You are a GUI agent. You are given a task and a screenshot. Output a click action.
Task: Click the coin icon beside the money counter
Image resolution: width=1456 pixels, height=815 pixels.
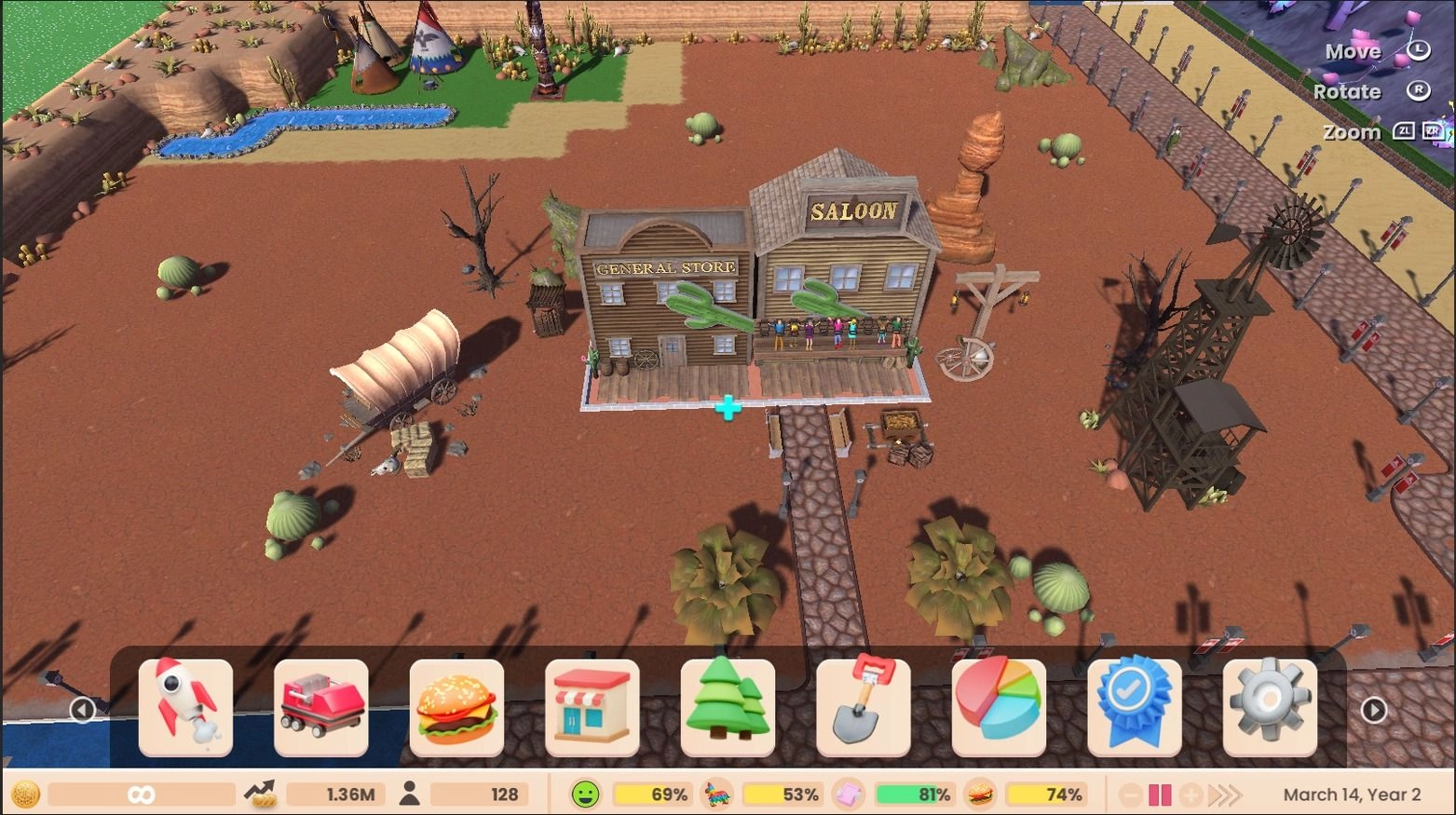(25, 795)
